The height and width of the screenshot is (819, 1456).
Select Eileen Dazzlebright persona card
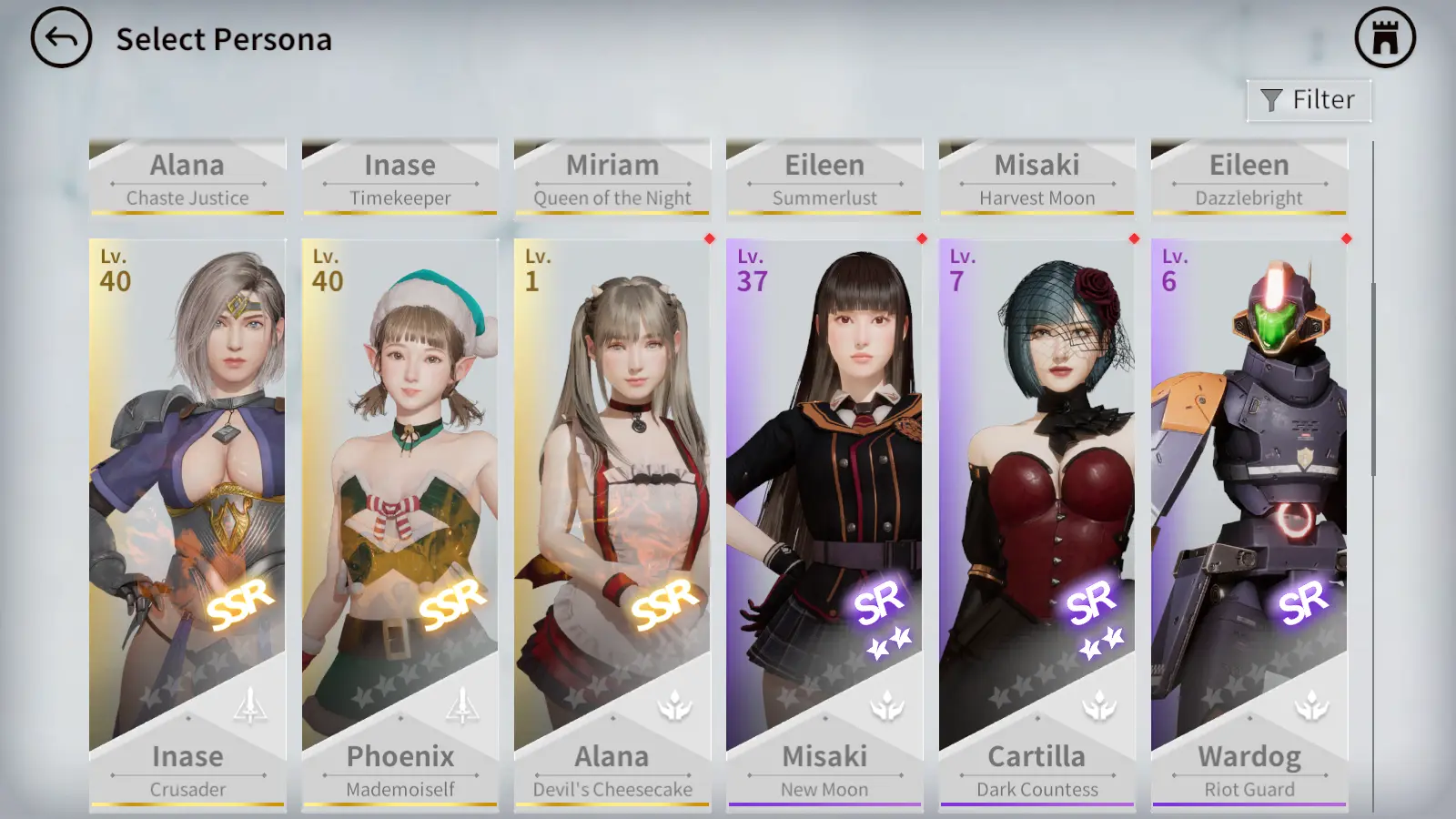point(1249,177)
